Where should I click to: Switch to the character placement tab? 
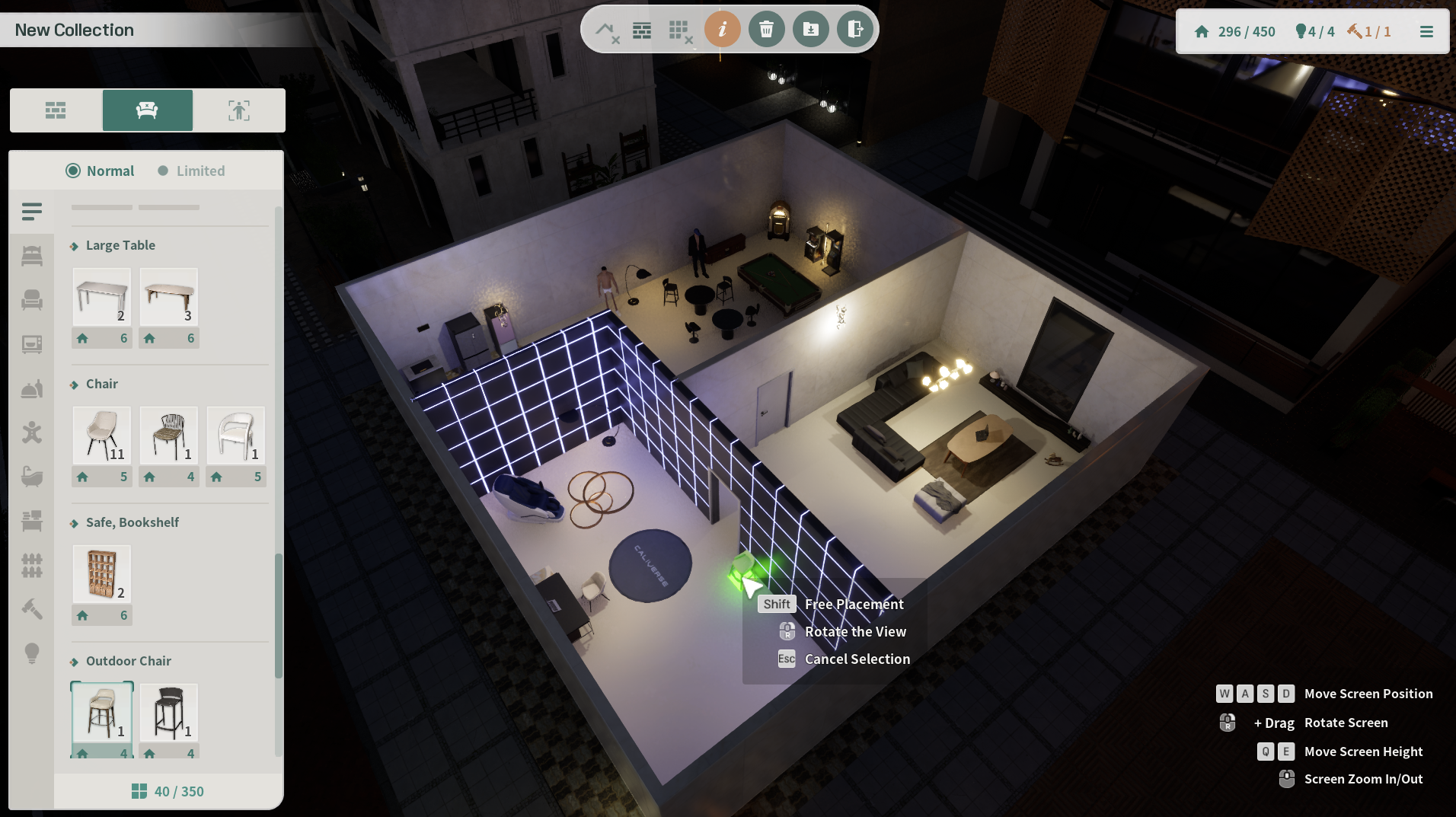[239, 110]
